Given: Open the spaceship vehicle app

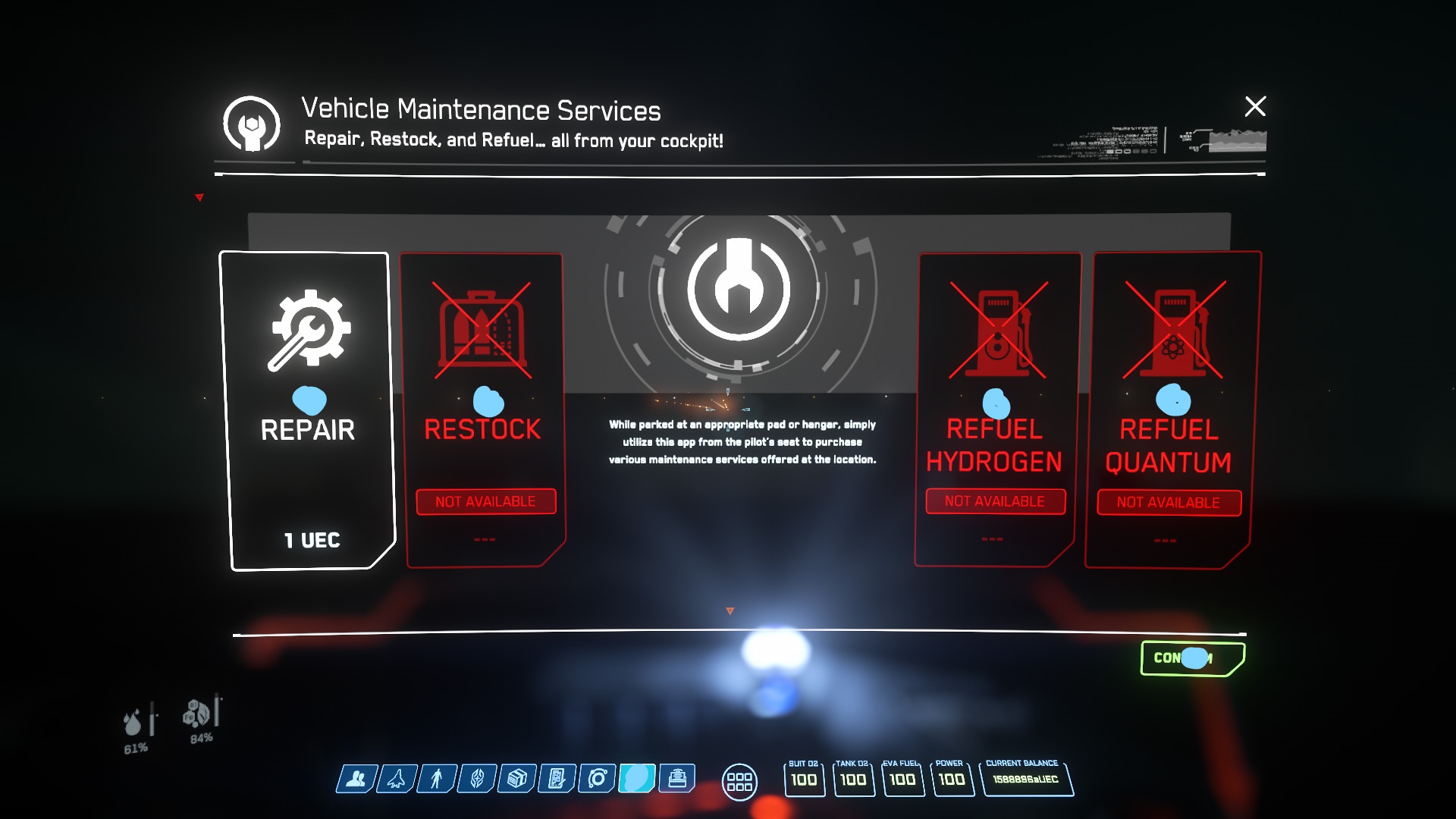Looking at the screenshot, I should pos(397,779).
